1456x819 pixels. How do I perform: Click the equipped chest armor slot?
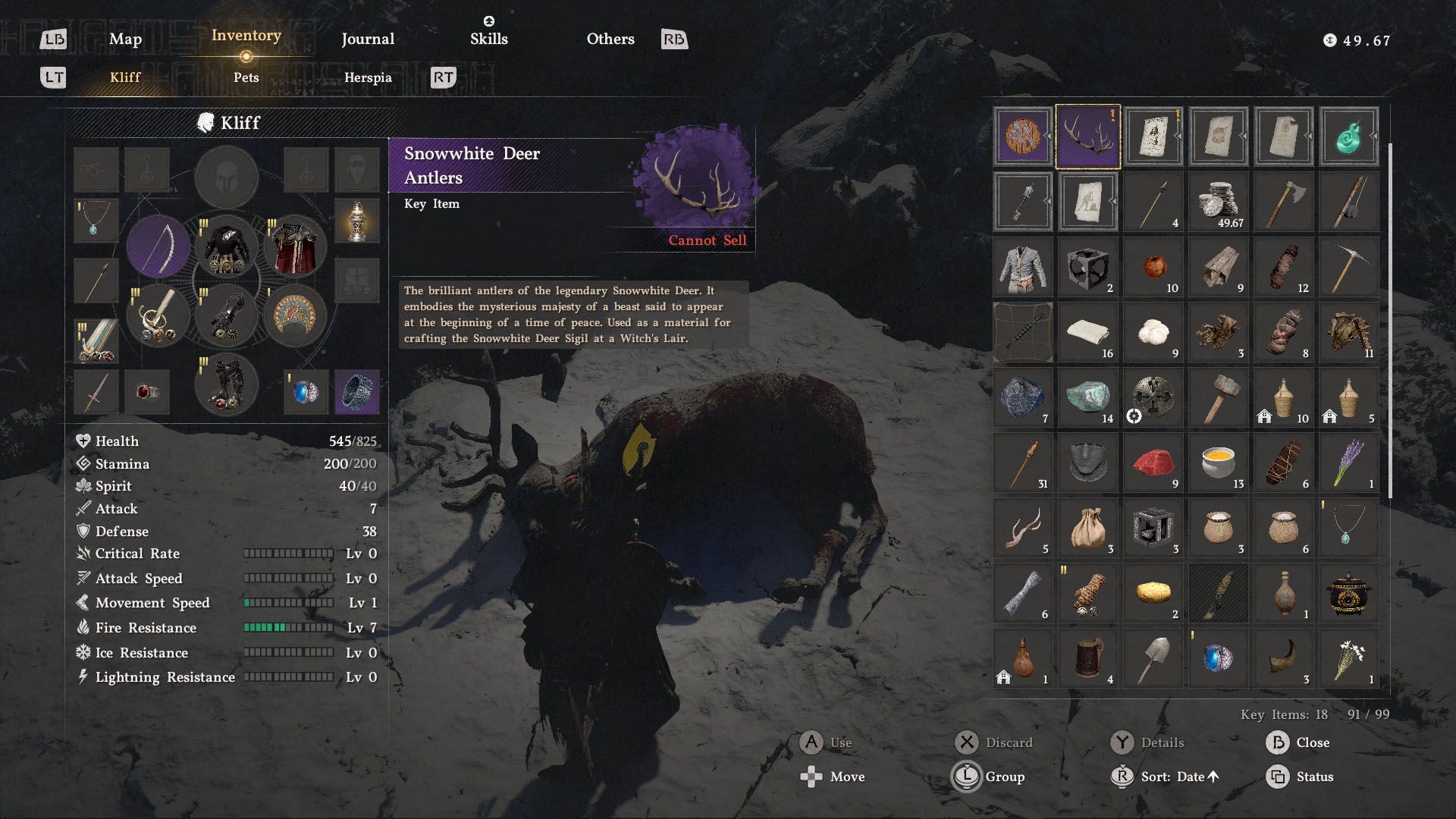[x=227, y=247]
